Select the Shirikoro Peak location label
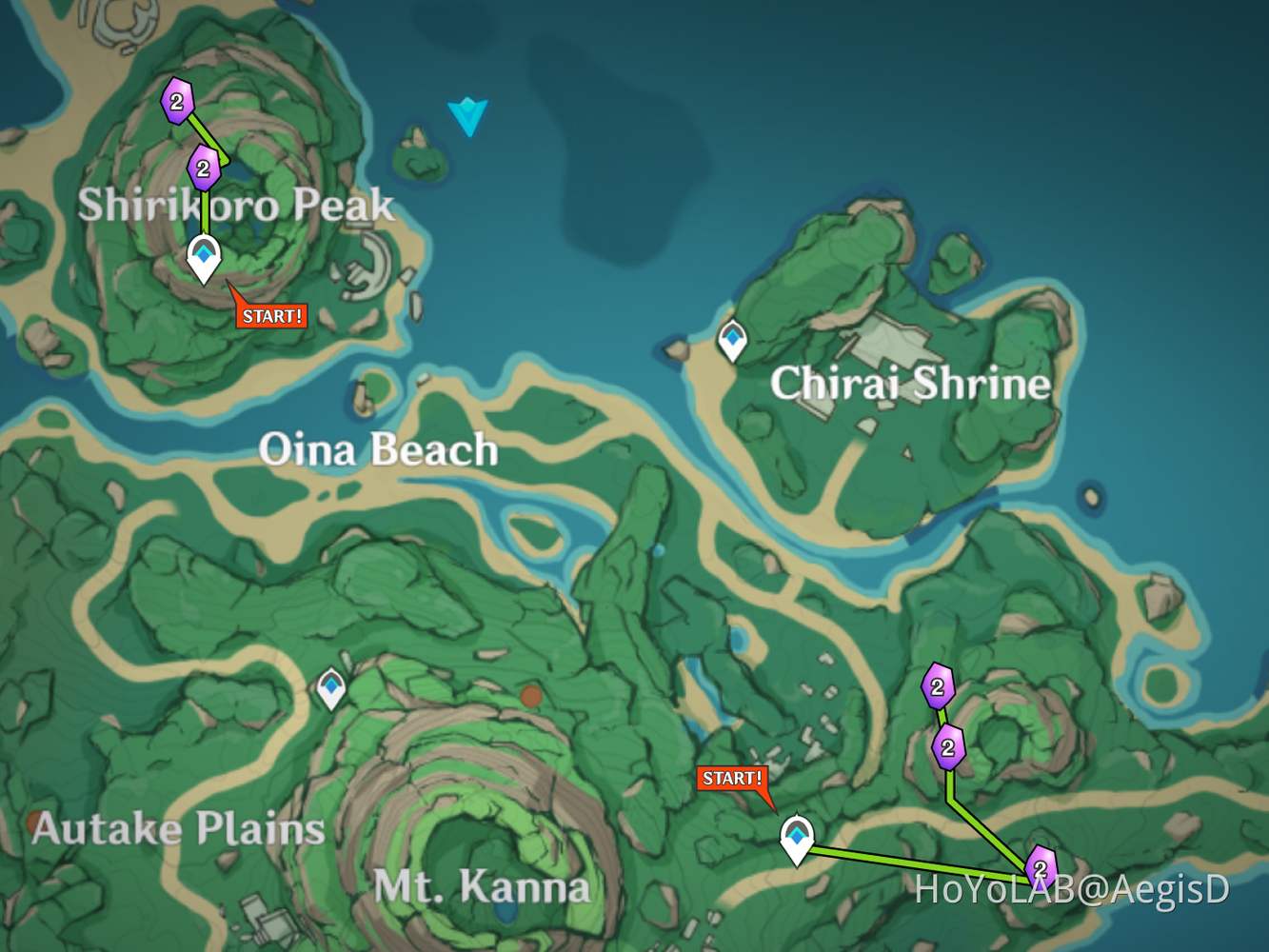 pos(239,205)
